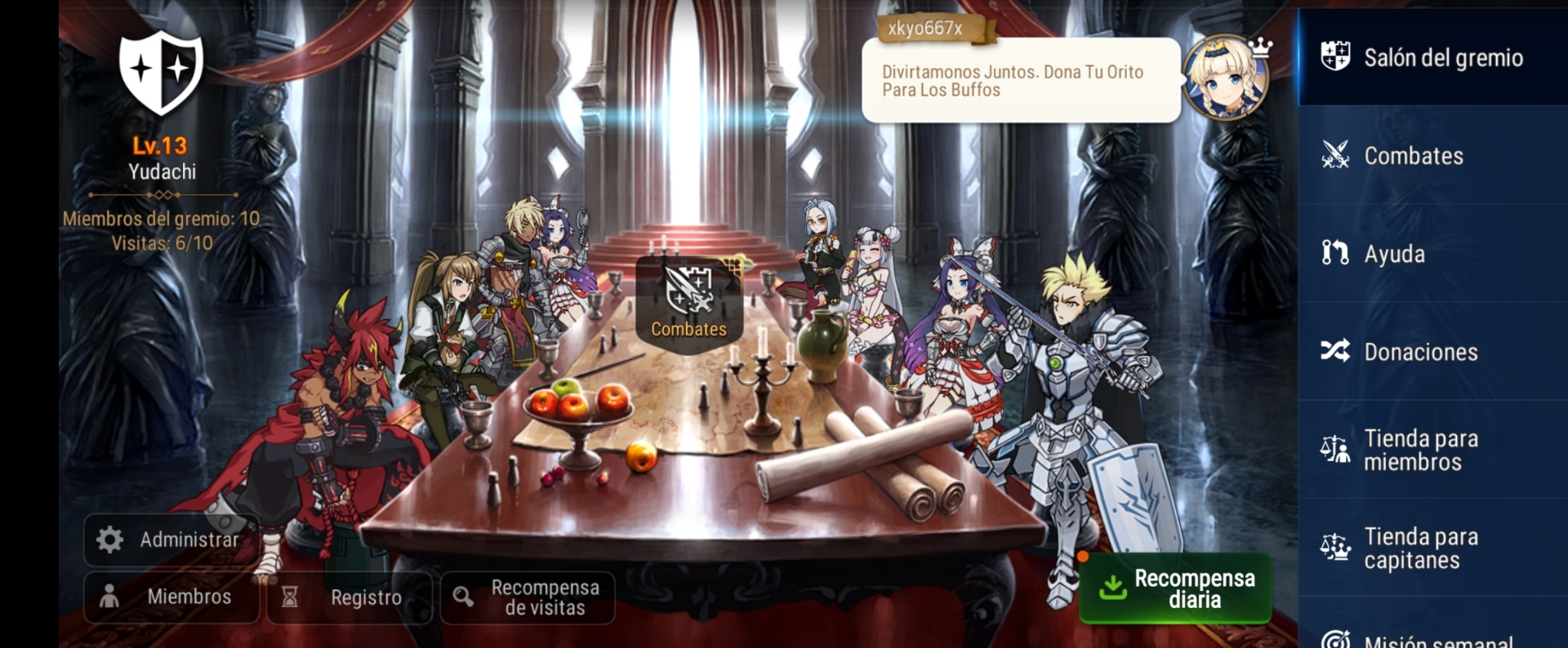Click the gear icon beside Administrar

pos(111,539)
